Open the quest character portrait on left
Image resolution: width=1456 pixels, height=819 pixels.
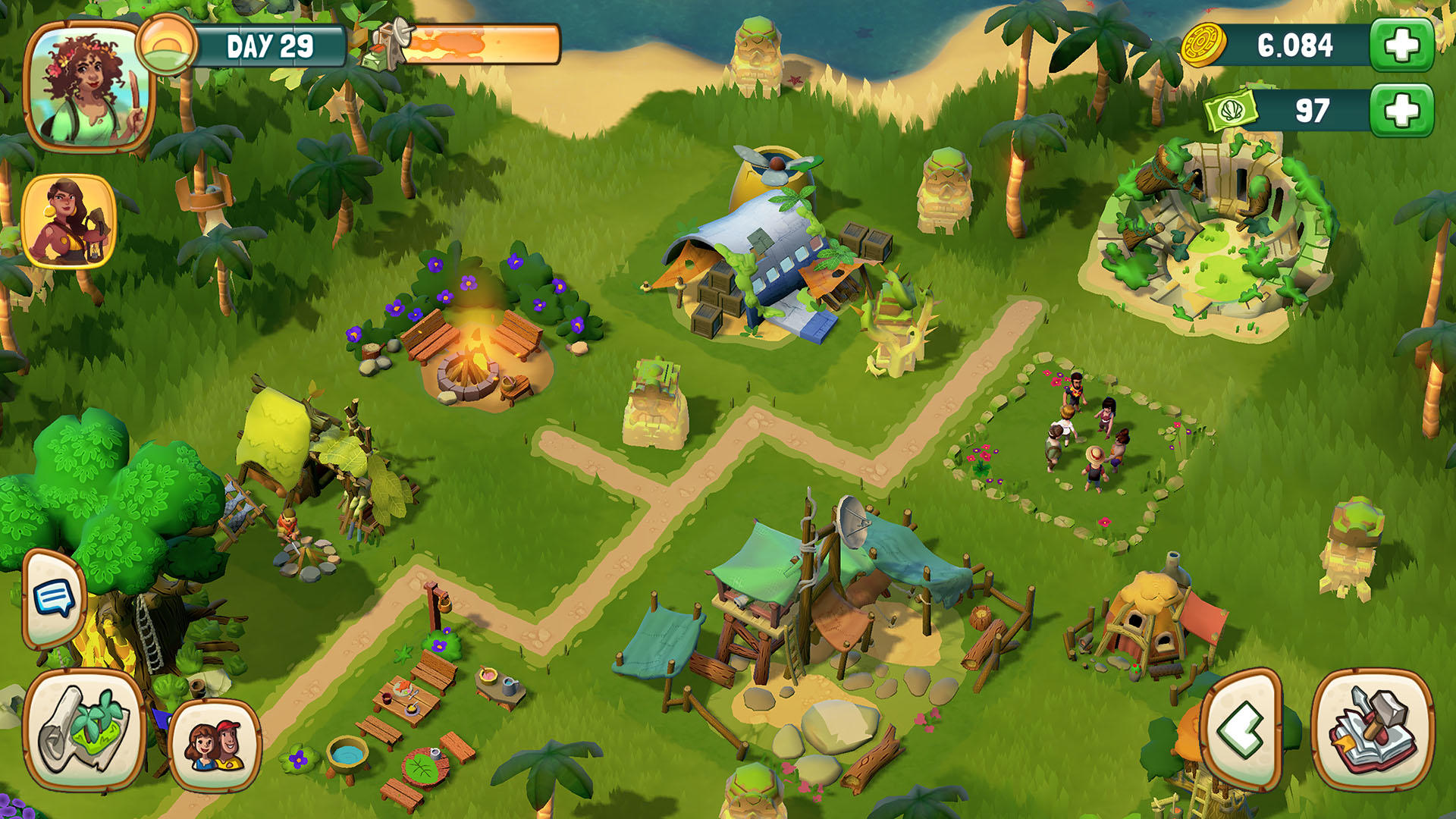point(68,220)
